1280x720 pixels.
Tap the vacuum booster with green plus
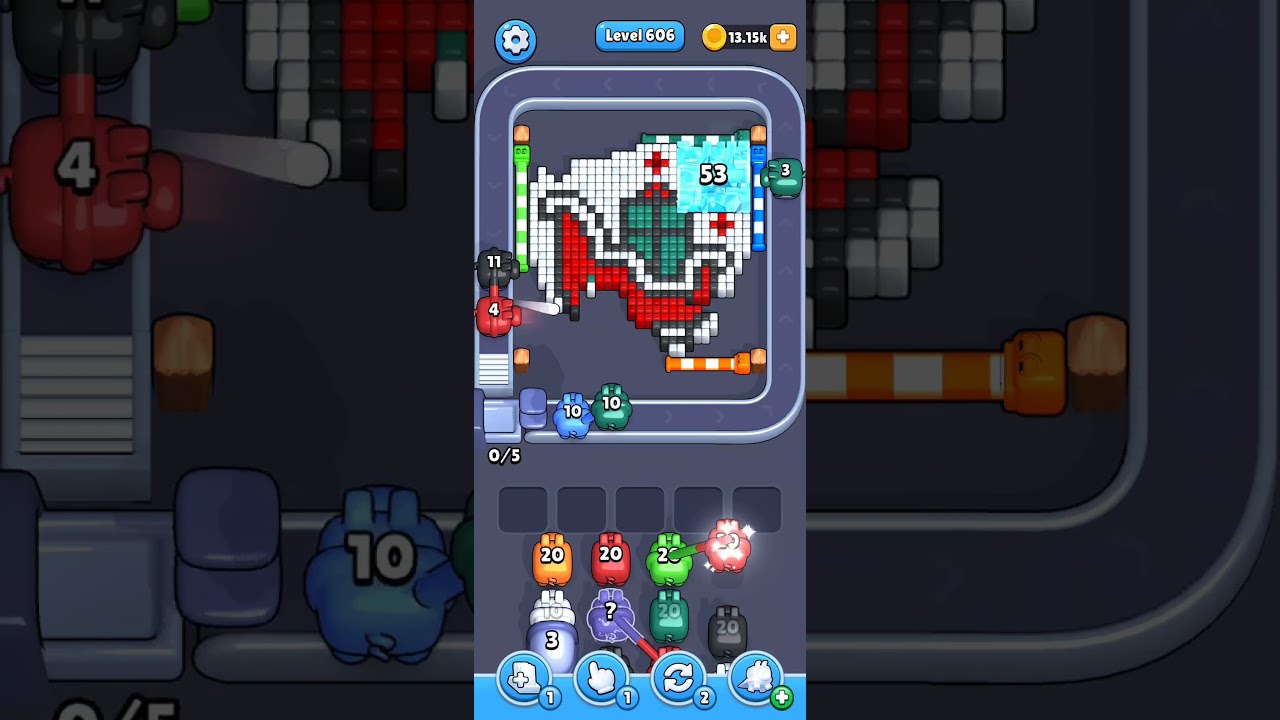(756, 678)
